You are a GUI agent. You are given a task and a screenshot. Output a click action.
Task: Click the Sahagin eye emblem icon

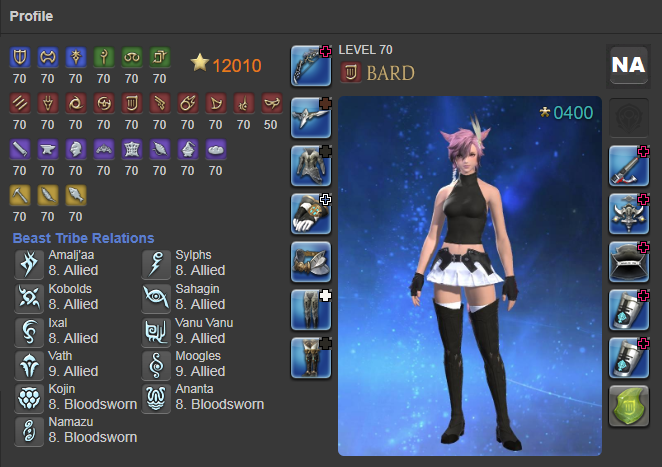click(155, 297)
